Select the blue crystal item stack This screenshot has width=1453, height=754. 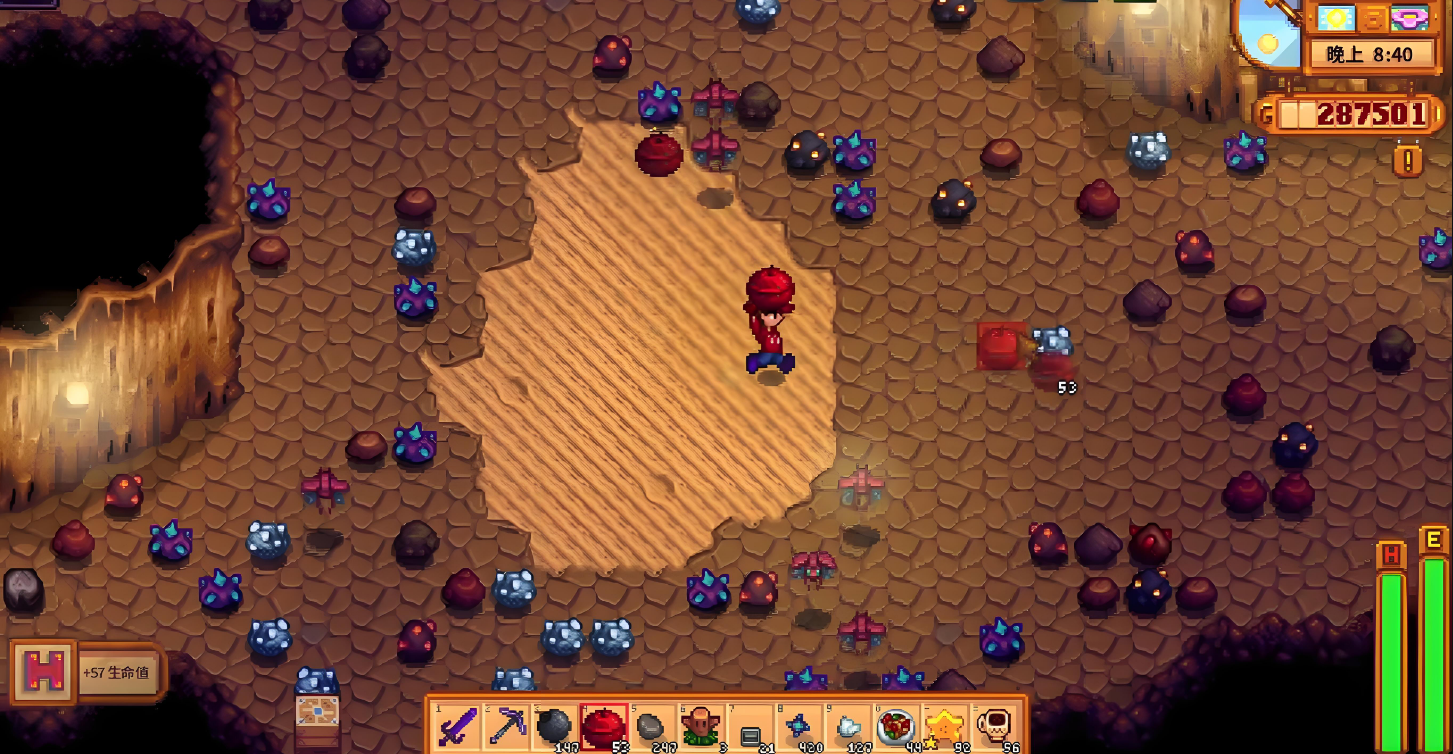point(798,727)
